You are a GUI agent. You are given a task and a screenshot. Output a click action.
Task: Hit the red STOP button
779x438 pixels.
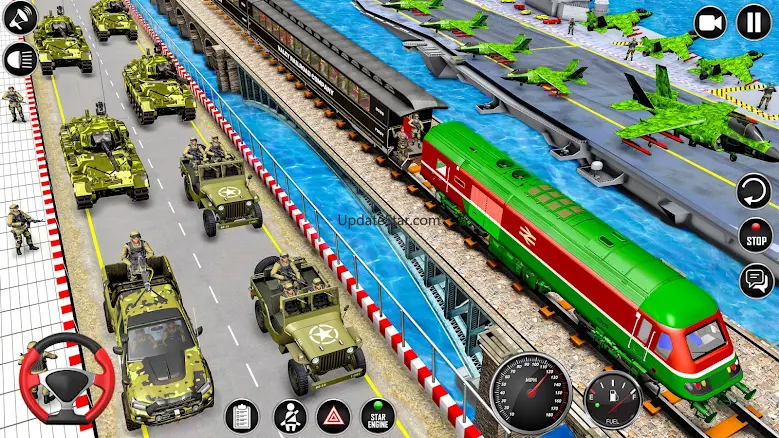coord(755,236)
